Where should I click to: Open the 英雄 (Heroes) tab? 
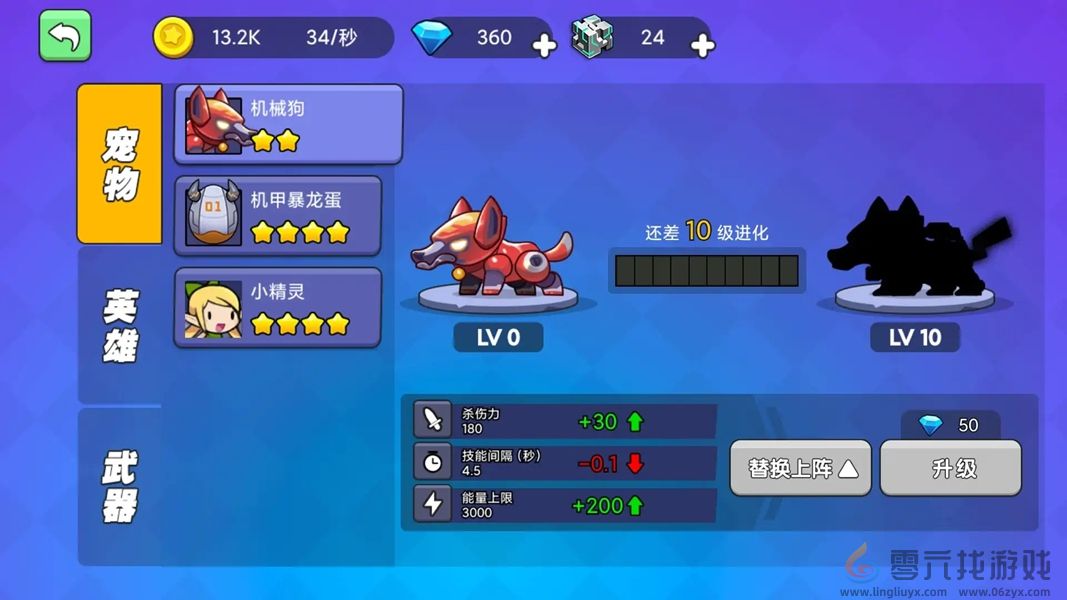(120, 326)
